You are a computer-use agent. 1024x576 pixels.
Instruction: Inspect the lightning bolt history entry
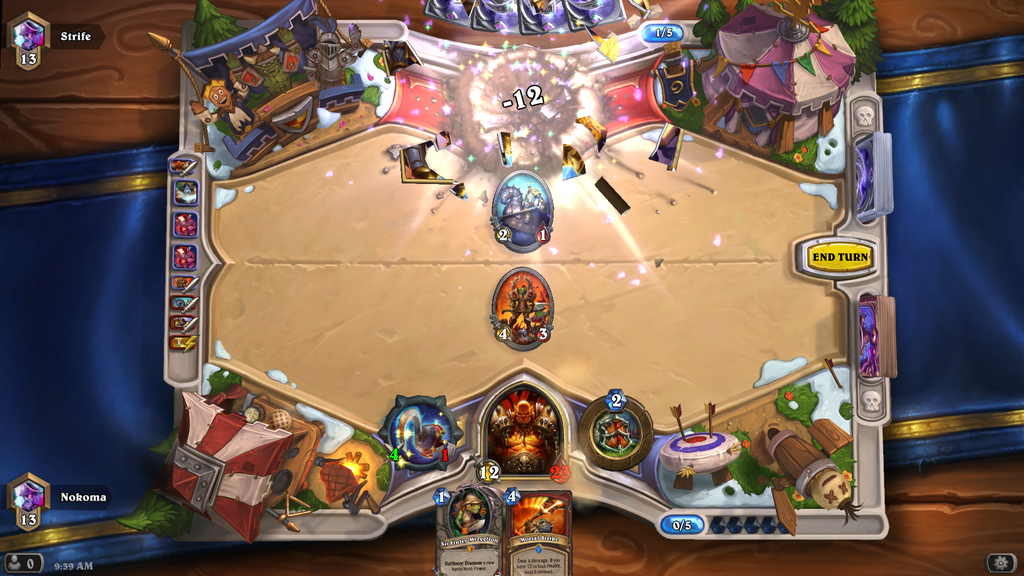tap(185, 343)
